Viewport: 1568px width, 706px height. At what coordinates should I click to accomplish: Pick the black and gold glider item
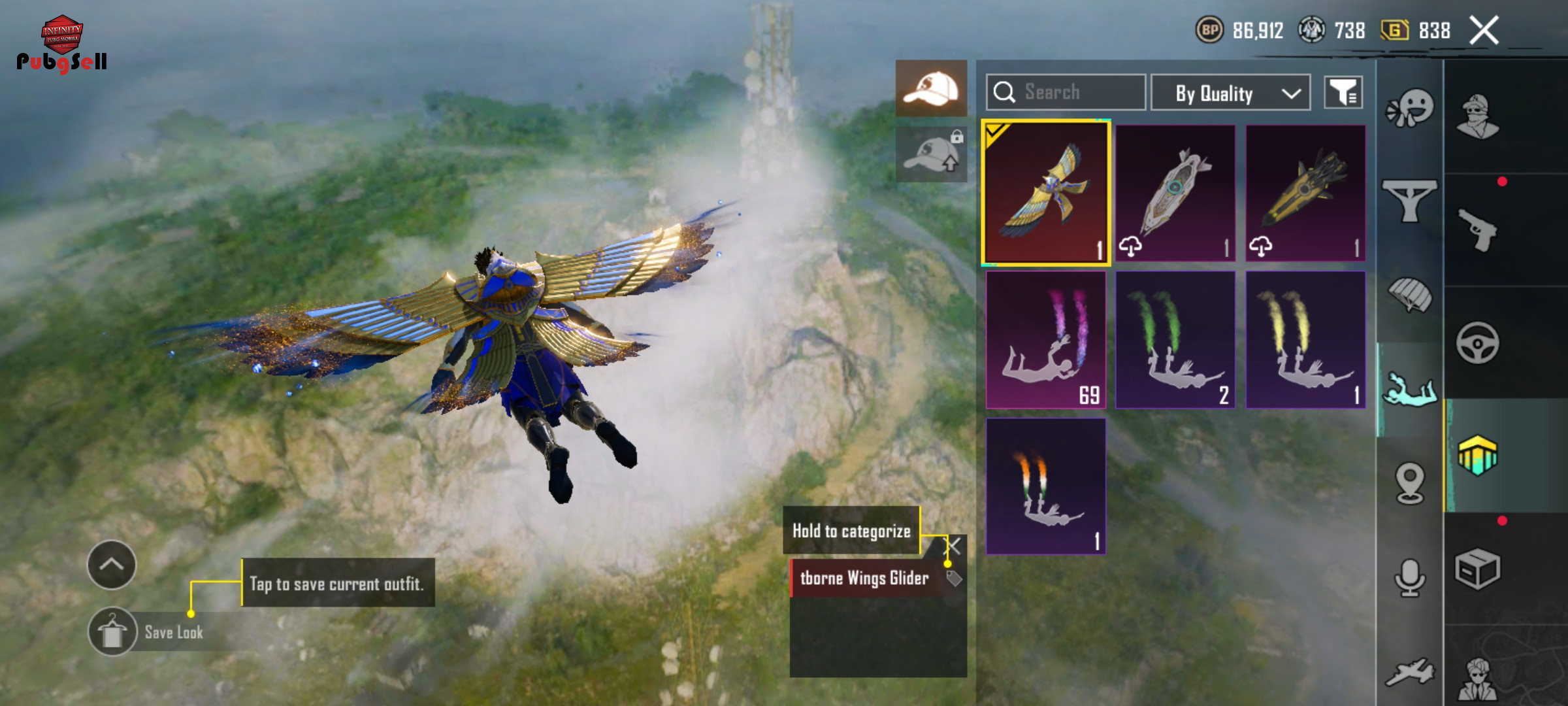click(1305, 193)
